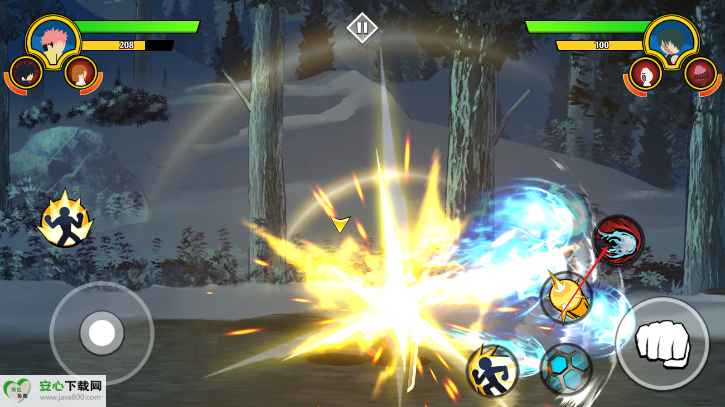Viewport: 725px width, 407px height.
Task: Tap the fist attack button
Action: point(661,343)
